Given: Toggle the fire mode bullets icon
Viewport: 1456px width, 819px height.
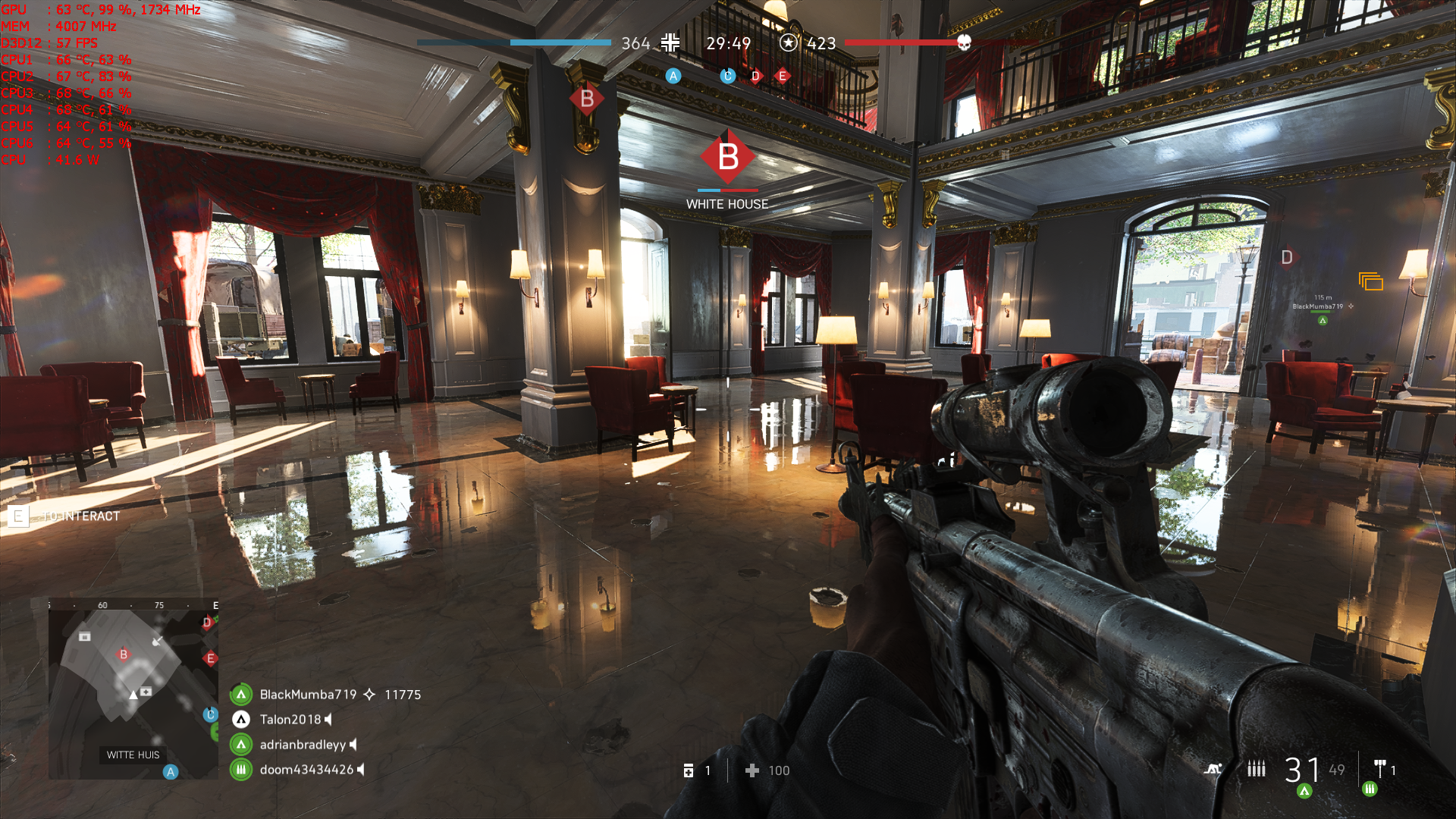Looking at the screenshot, I should coord(1257,769).
